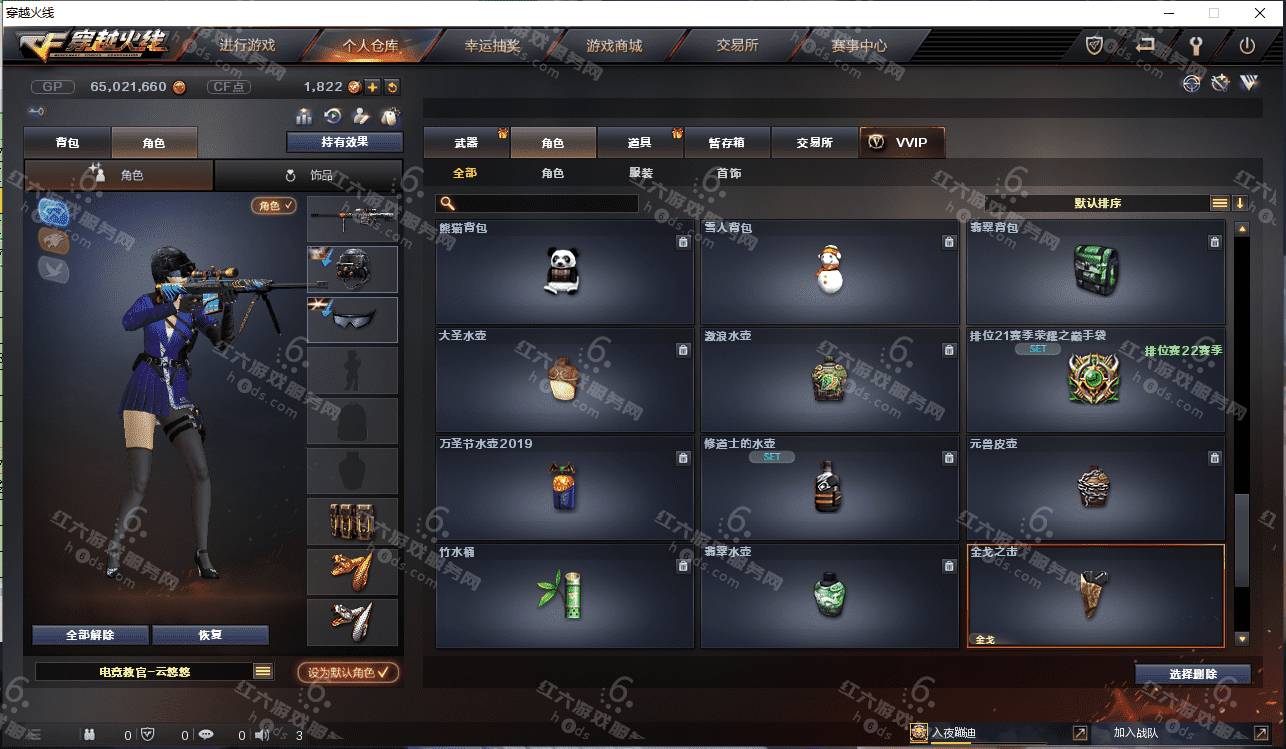Click the 选择删除 delete selection button

[x=1193, y=674]
